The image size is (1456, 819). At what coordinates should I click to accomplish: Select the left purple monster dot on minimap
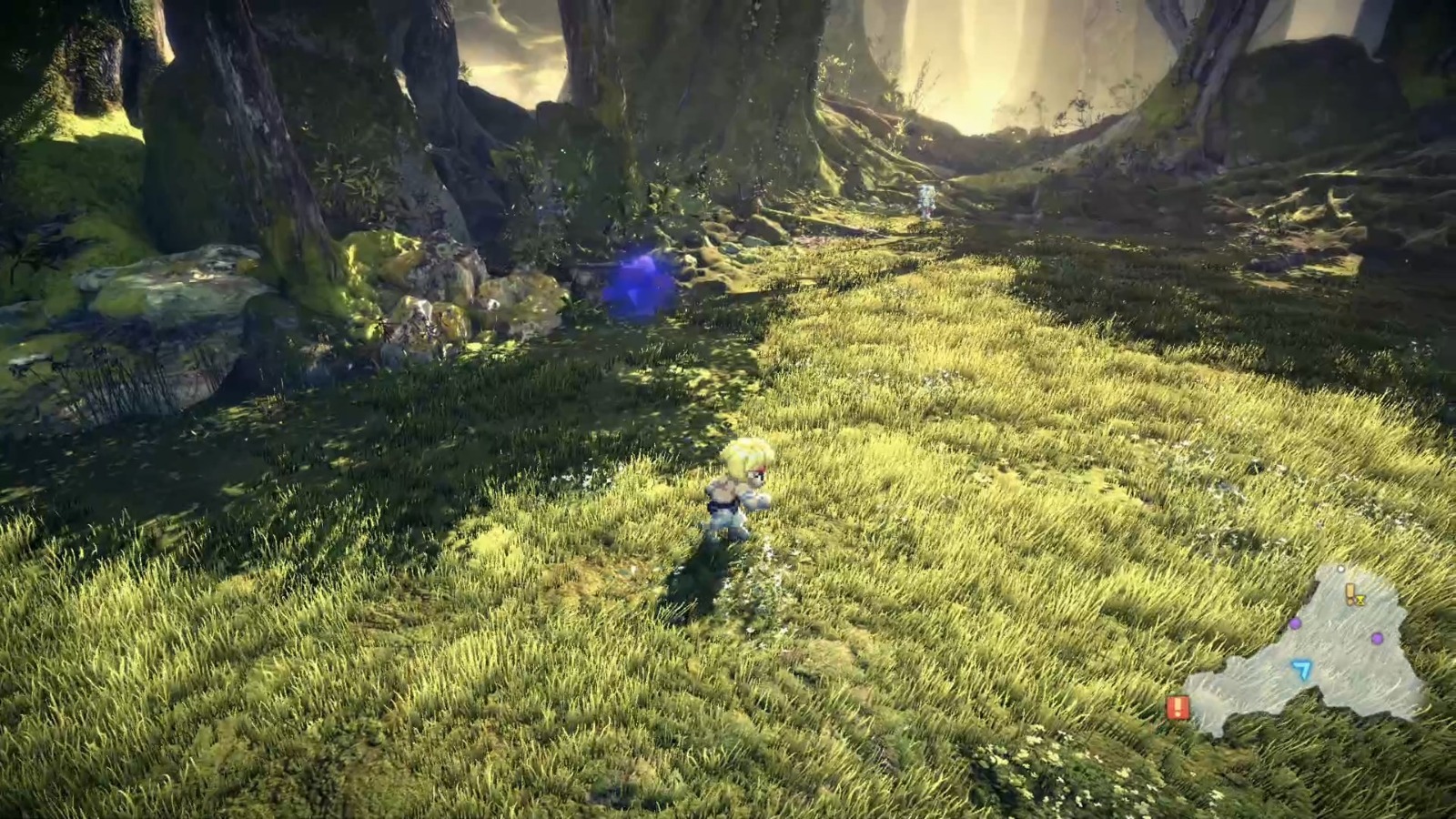click(1295, 624)
